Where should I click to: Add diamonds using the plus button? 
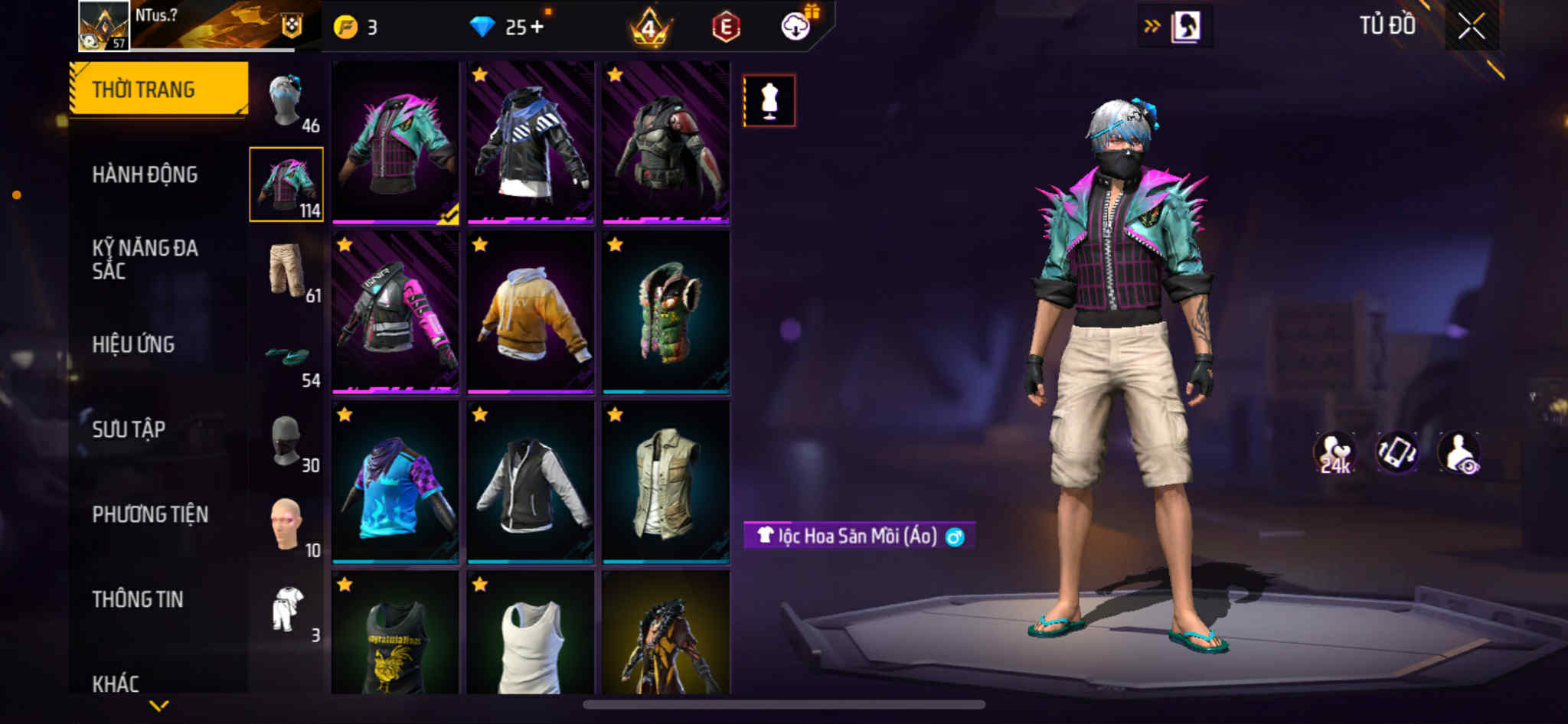pos(537,28)
